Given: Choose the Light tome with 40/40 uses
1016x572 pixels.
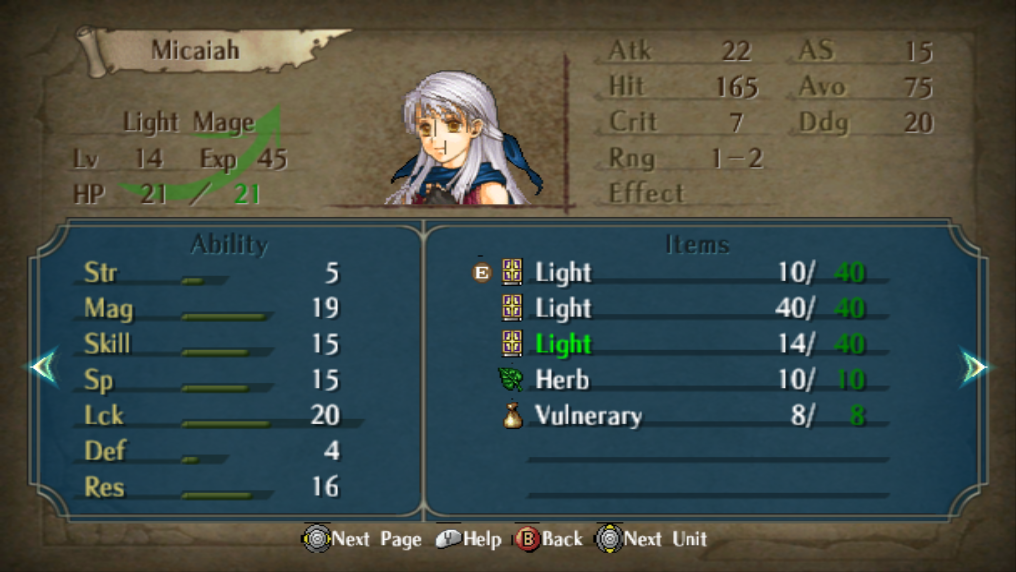Looking at the screenshot, I should click(x=563, y=308).
